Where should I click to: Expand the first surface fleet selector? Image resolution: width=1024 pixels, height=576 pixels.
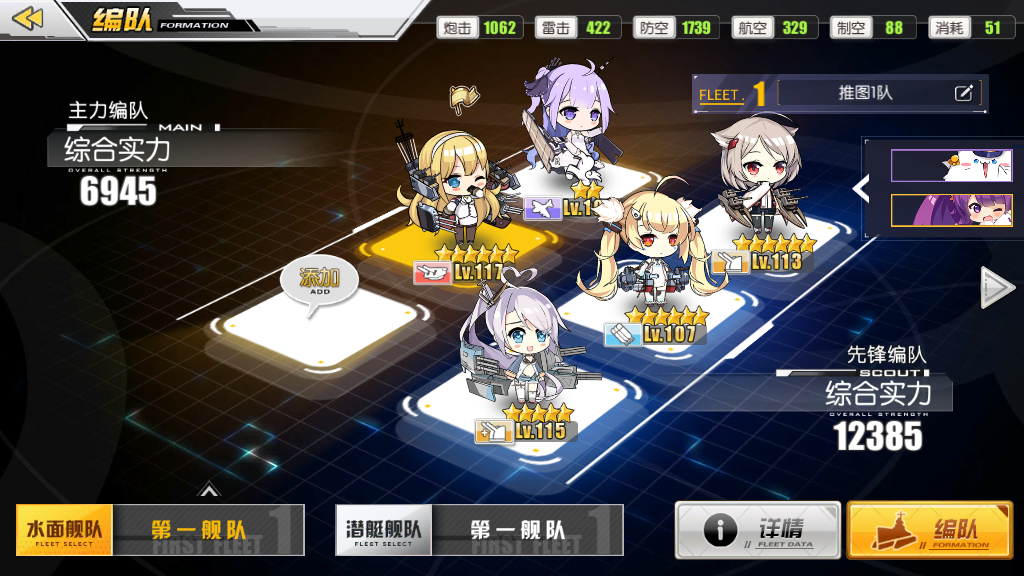pyautogui.click(x=208, y=529)
